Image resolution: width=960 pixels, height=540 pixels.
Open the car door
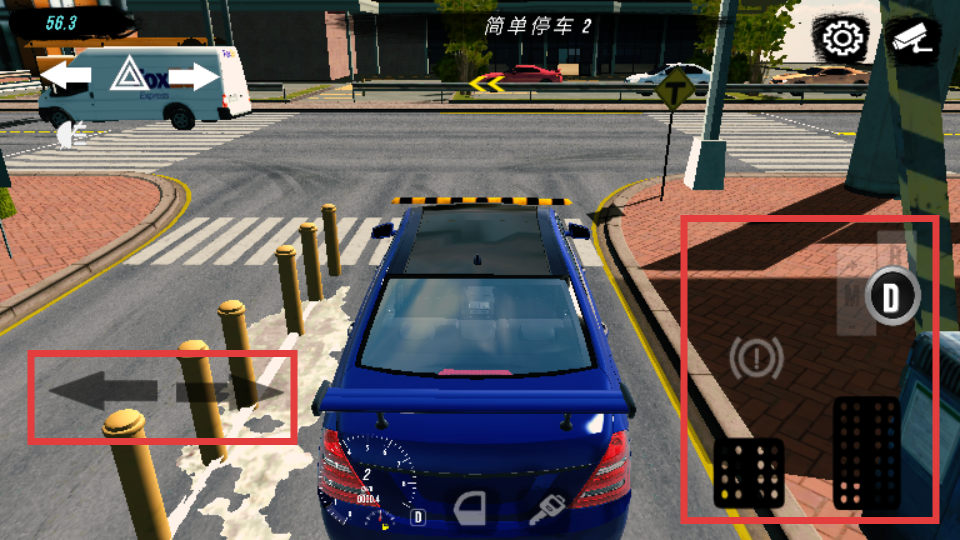(x=470, y=509)
